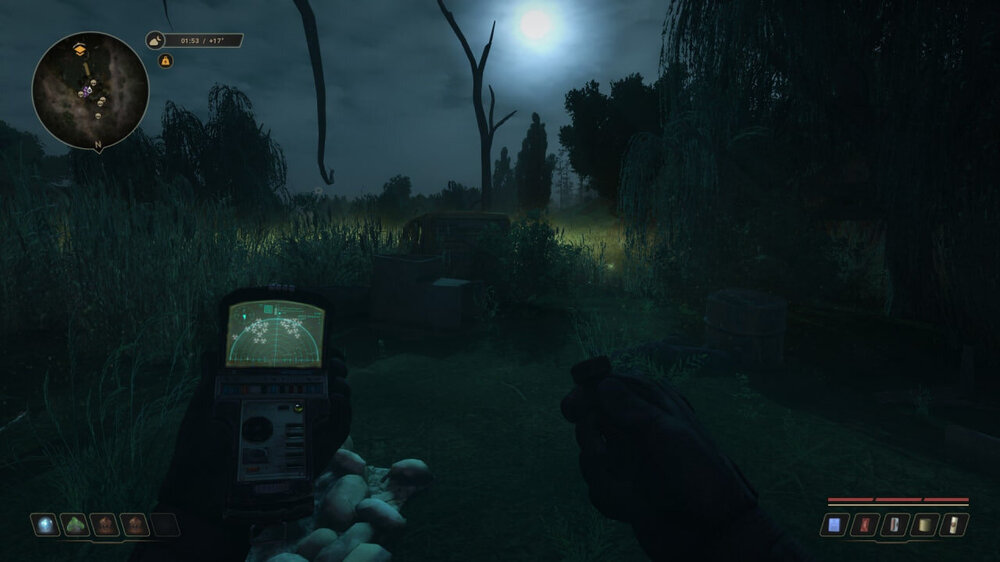This screenshot has width=1000, height=562.
Task: Select the orange stacked-layers marker on minimap
Action: point(80,48)
